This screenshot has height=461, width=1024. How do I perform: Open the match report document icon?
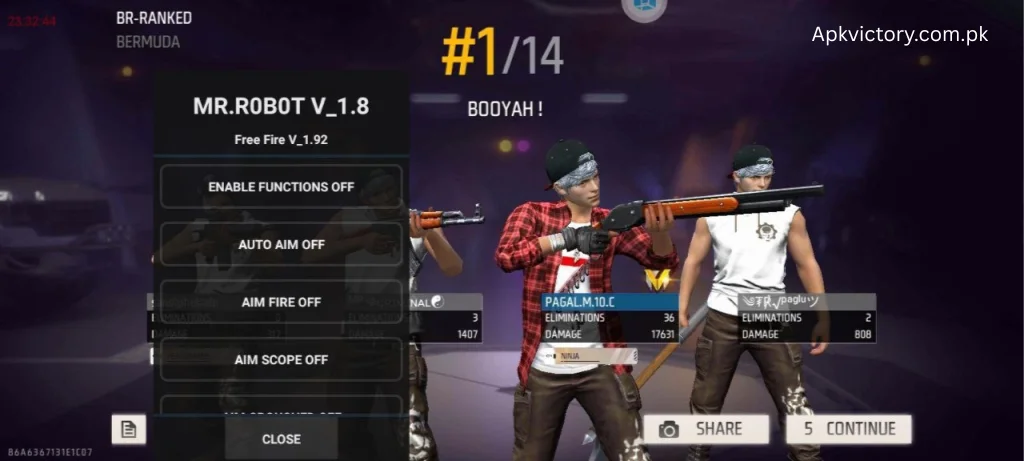click(128, 429)
